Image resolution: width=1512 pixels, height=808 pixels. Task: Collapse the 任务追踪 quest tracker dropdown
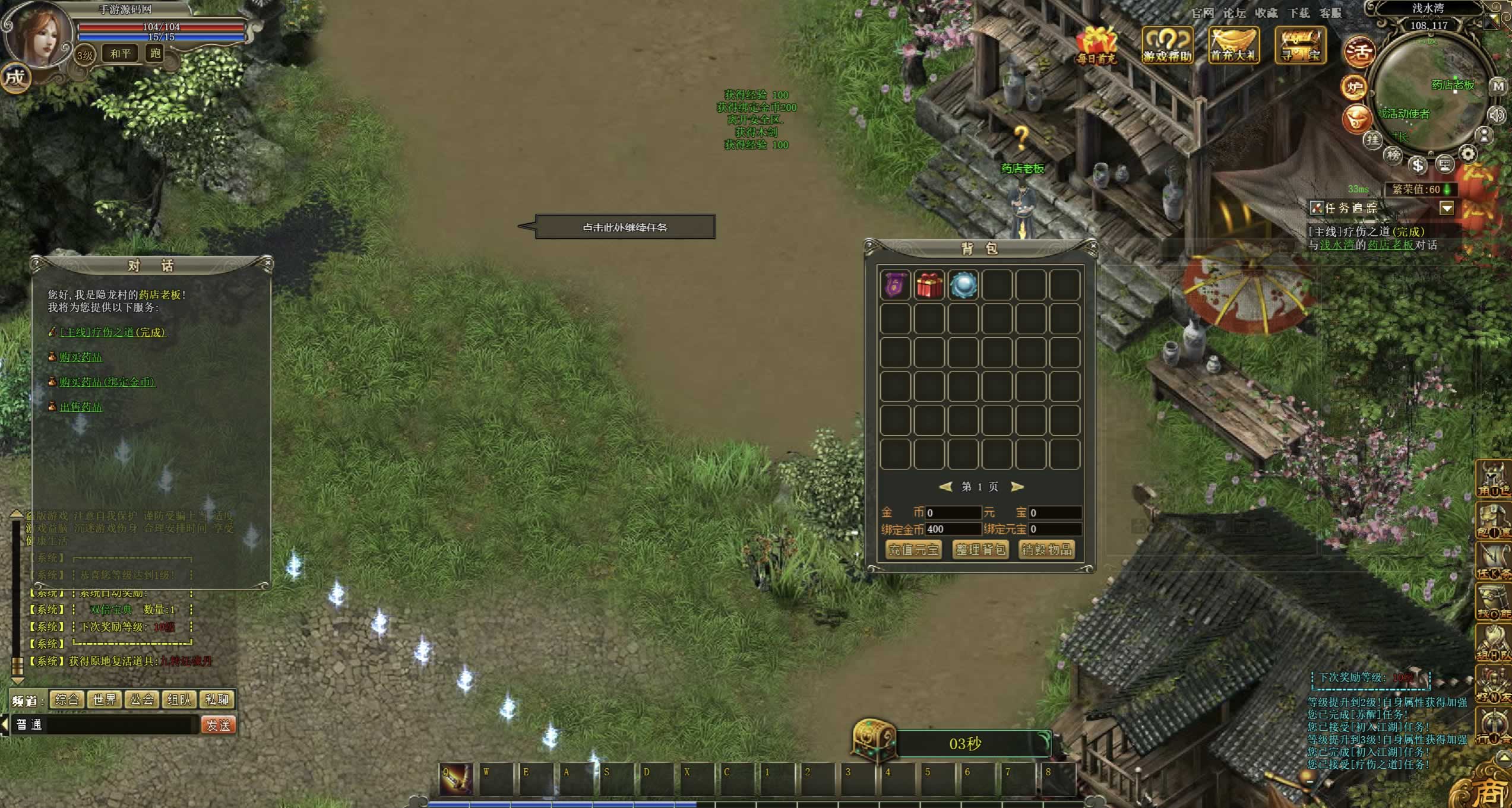pyautogui.click(x=1447, y=208)
